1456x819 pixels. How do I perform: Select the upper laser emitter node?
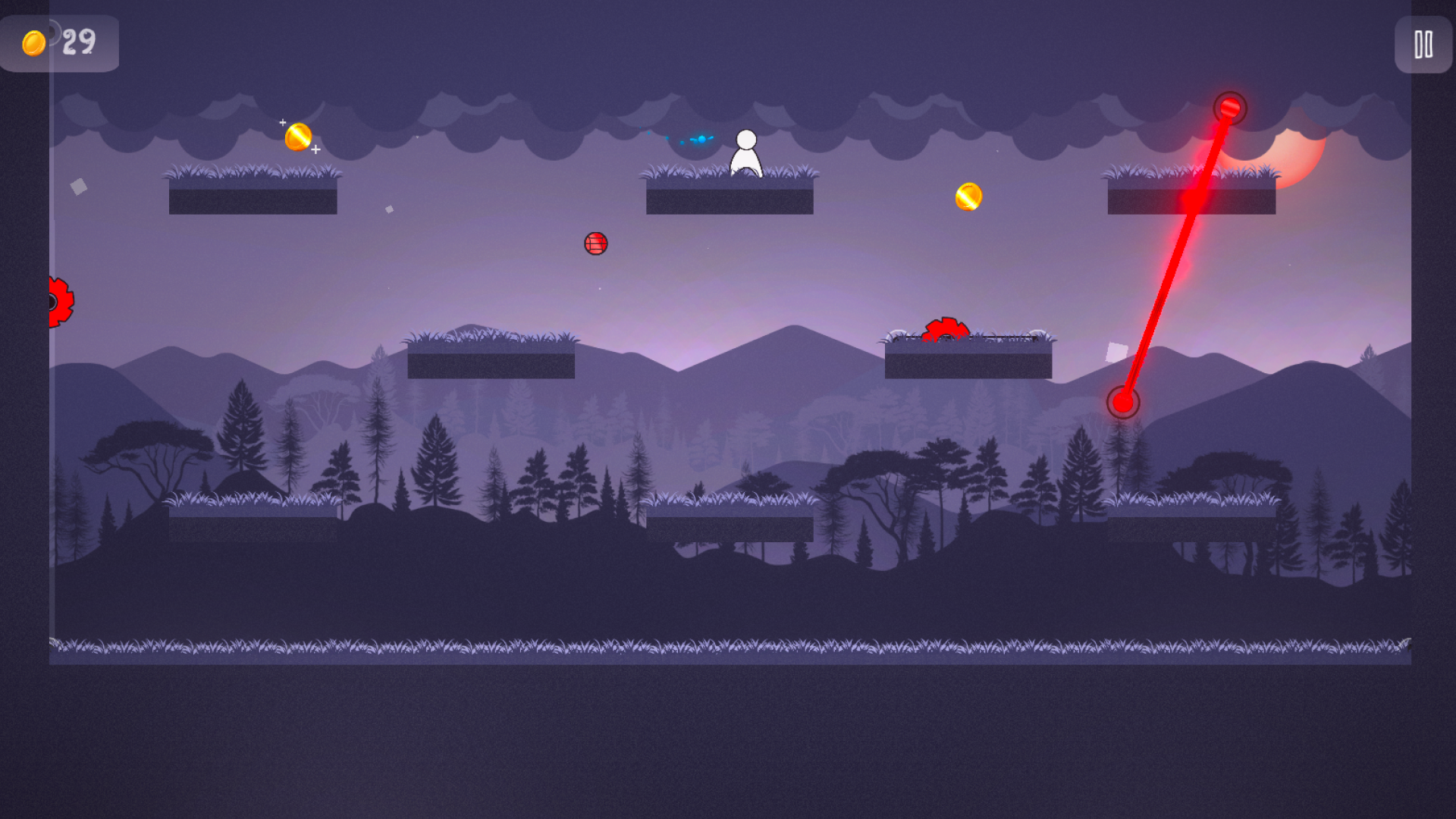[x=1230, y=108]
